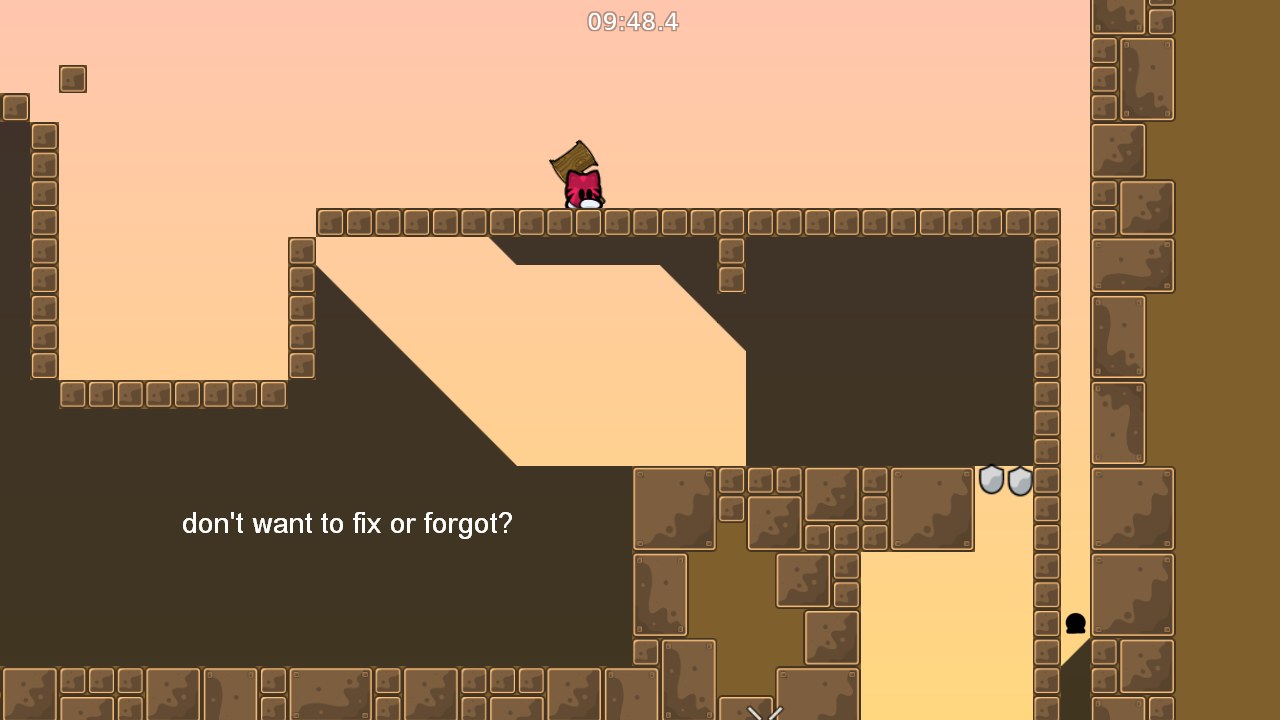Pick up the left shield collectible
Screen dimensions: 1280x720
[x=992, y=481]
